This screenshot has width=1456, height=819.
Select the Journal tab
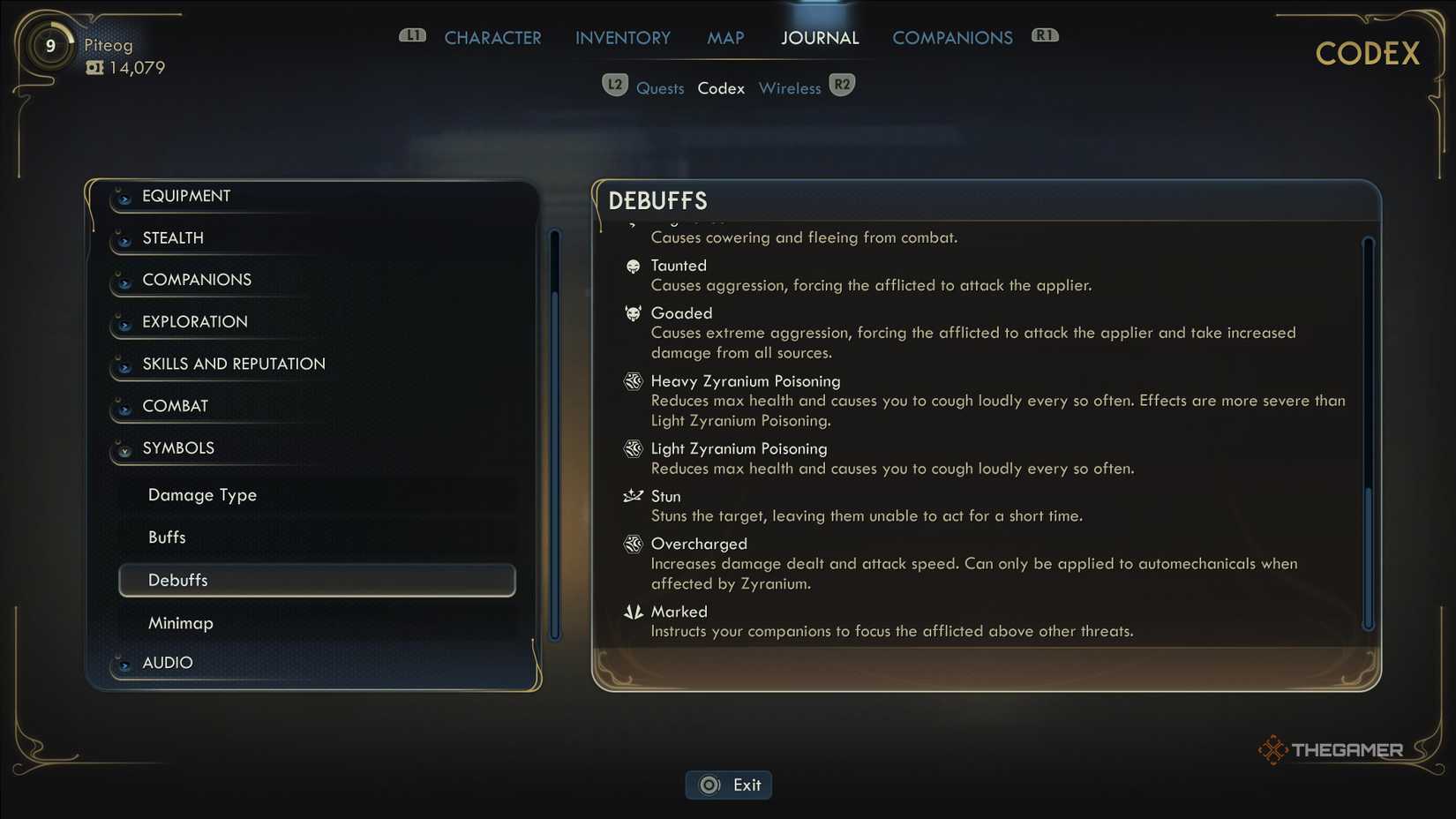coord(819,38)
